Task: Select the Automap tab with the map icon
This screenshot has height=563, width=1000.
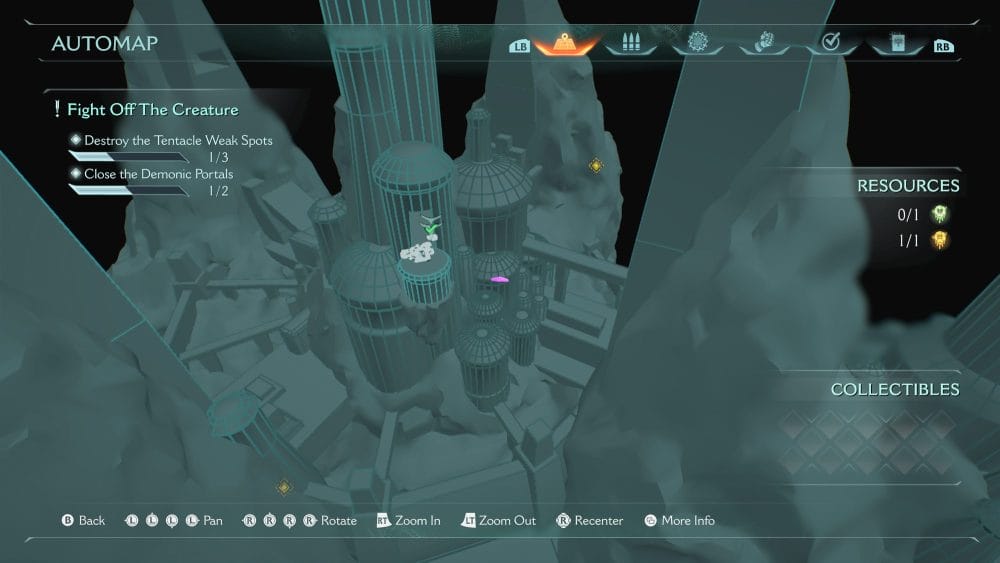Action: 566,44
